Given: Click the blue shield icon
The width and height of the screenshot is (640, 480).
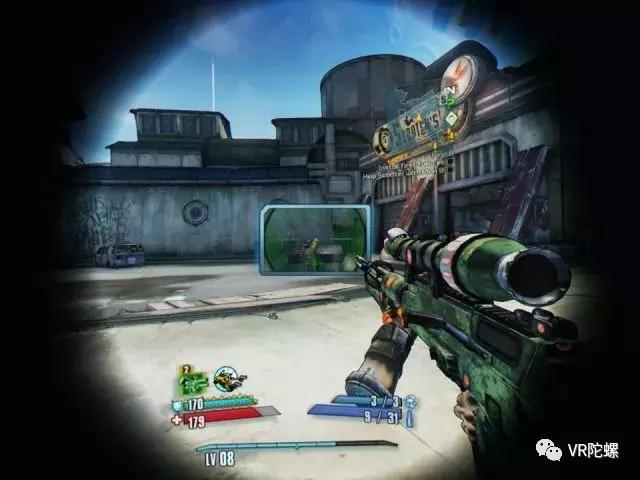Looking at the screenshot, I should (x=176, y=404).
